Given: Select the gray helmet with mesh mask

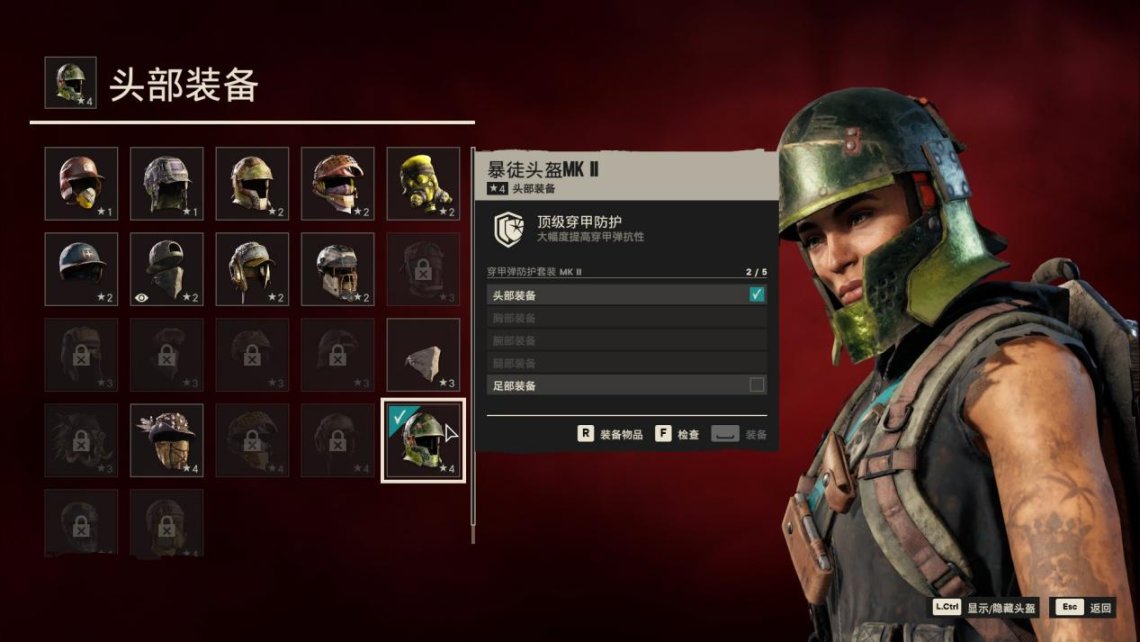Looking at the screenshot, I should click(x=338, y=269).
